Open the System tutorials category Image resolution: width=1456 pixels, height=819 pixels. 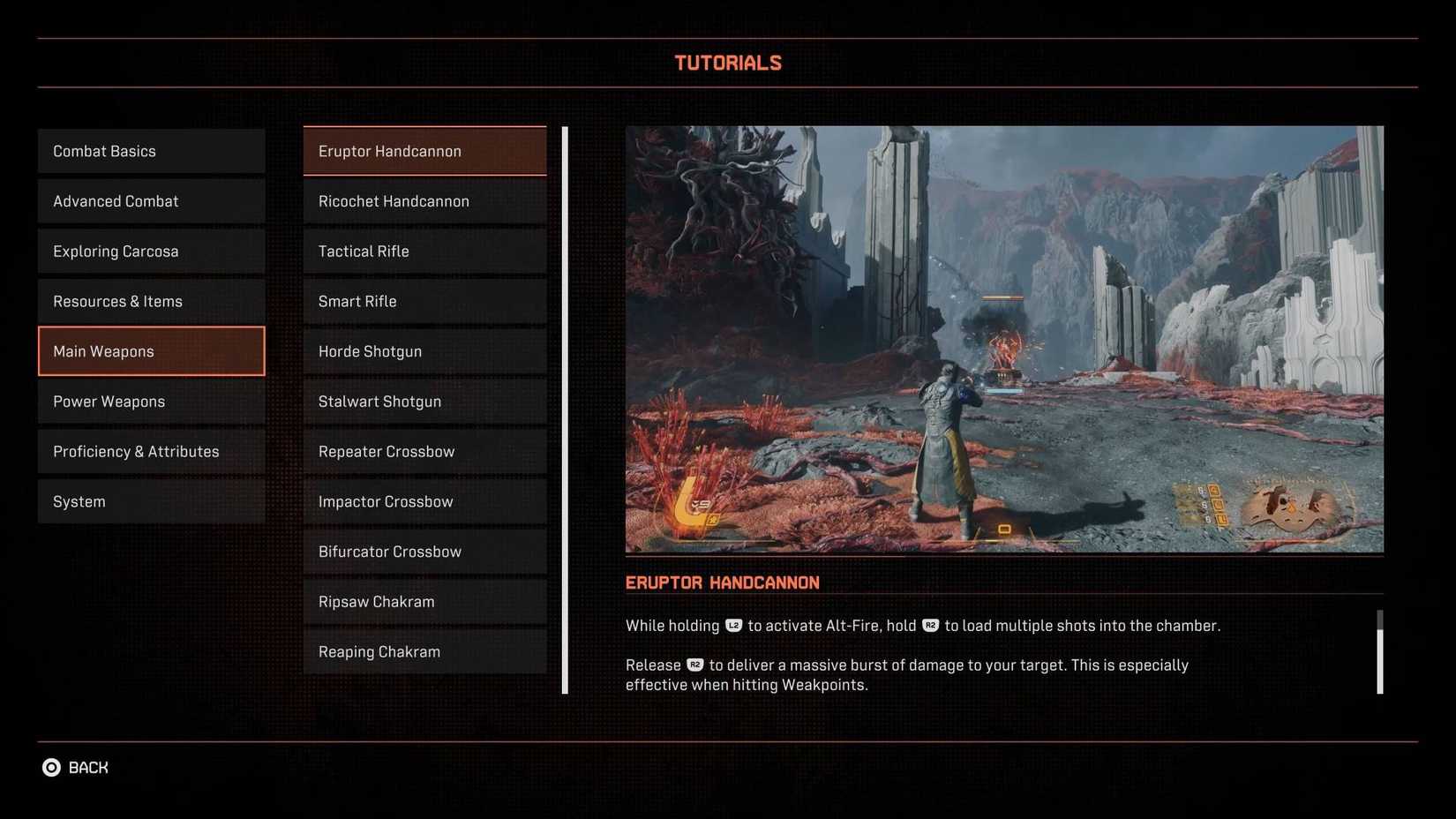click(151, 500)
